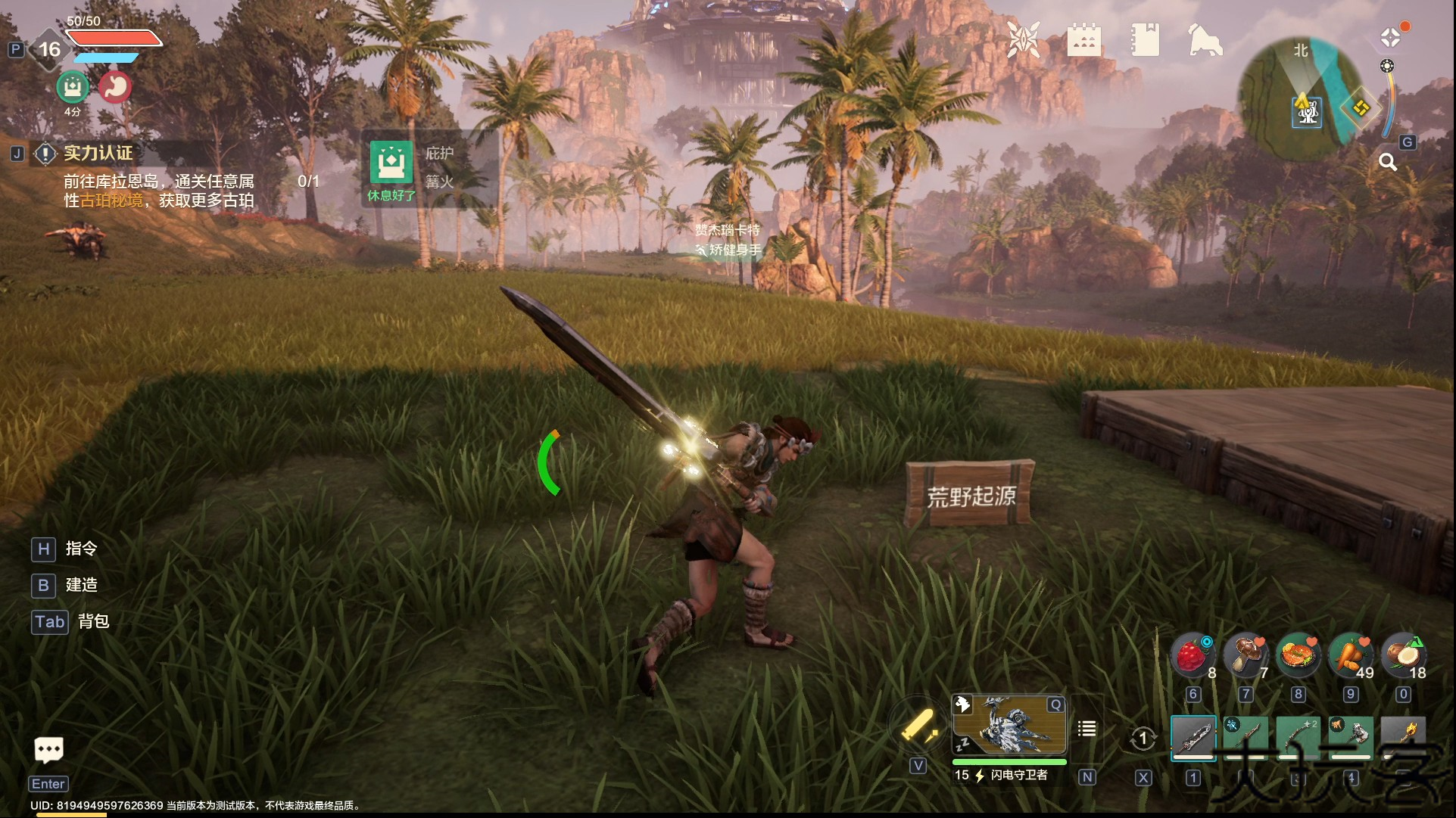Activate the yellow sword skill icon
The image size is (1456, 818).
918,728
